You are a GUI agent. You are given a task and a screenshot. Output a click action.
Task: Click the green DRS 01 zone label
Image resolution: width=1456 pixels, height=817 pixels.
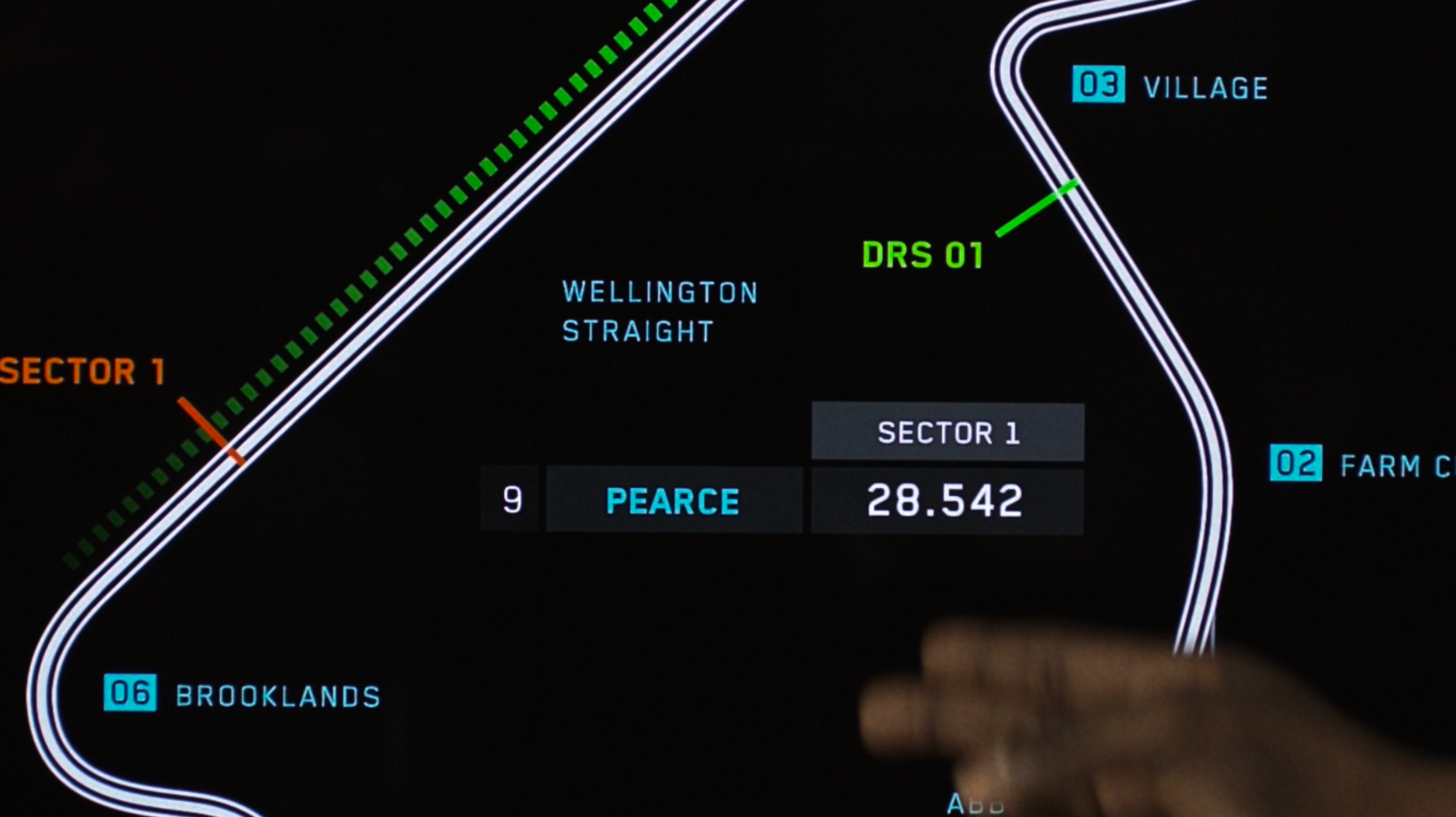923,255
